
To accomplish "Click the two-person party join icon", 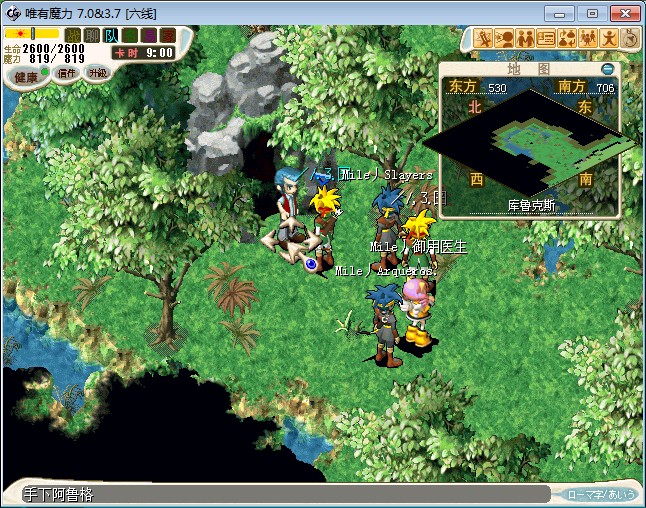I will [525, 38].
